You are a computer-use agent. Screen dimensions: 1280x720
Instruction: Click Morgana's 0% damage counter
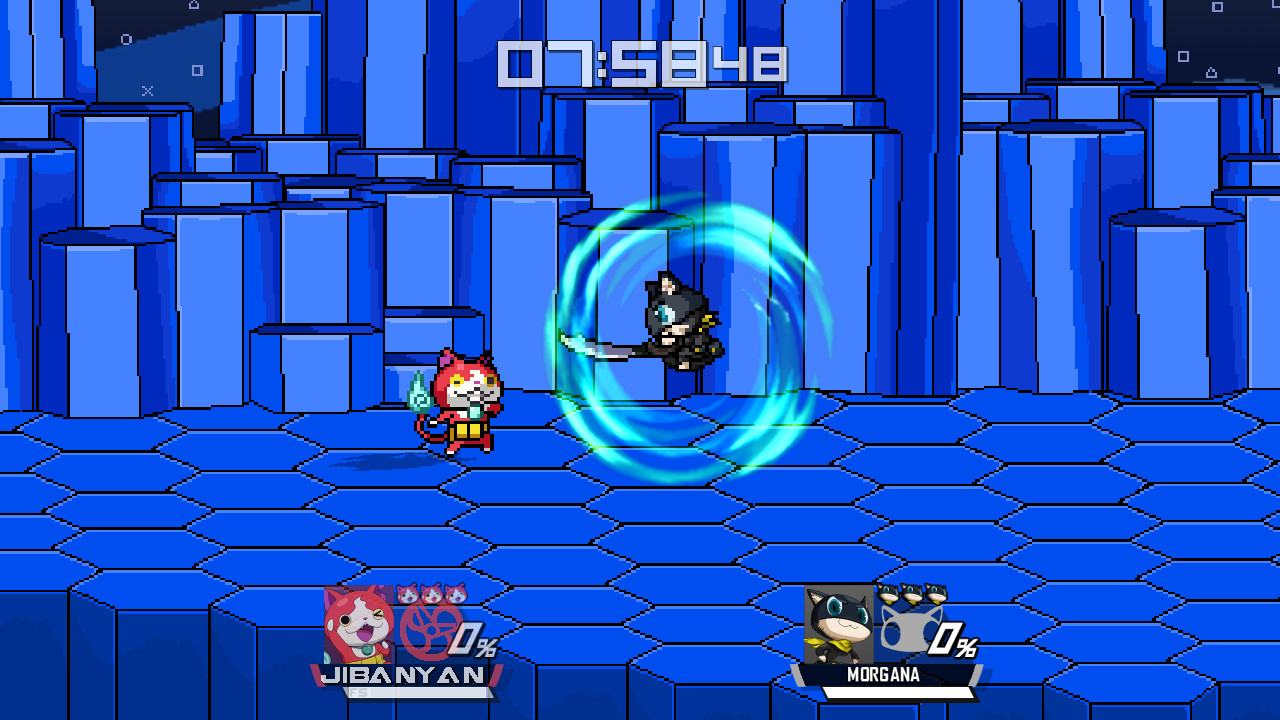tap(953, 639)
